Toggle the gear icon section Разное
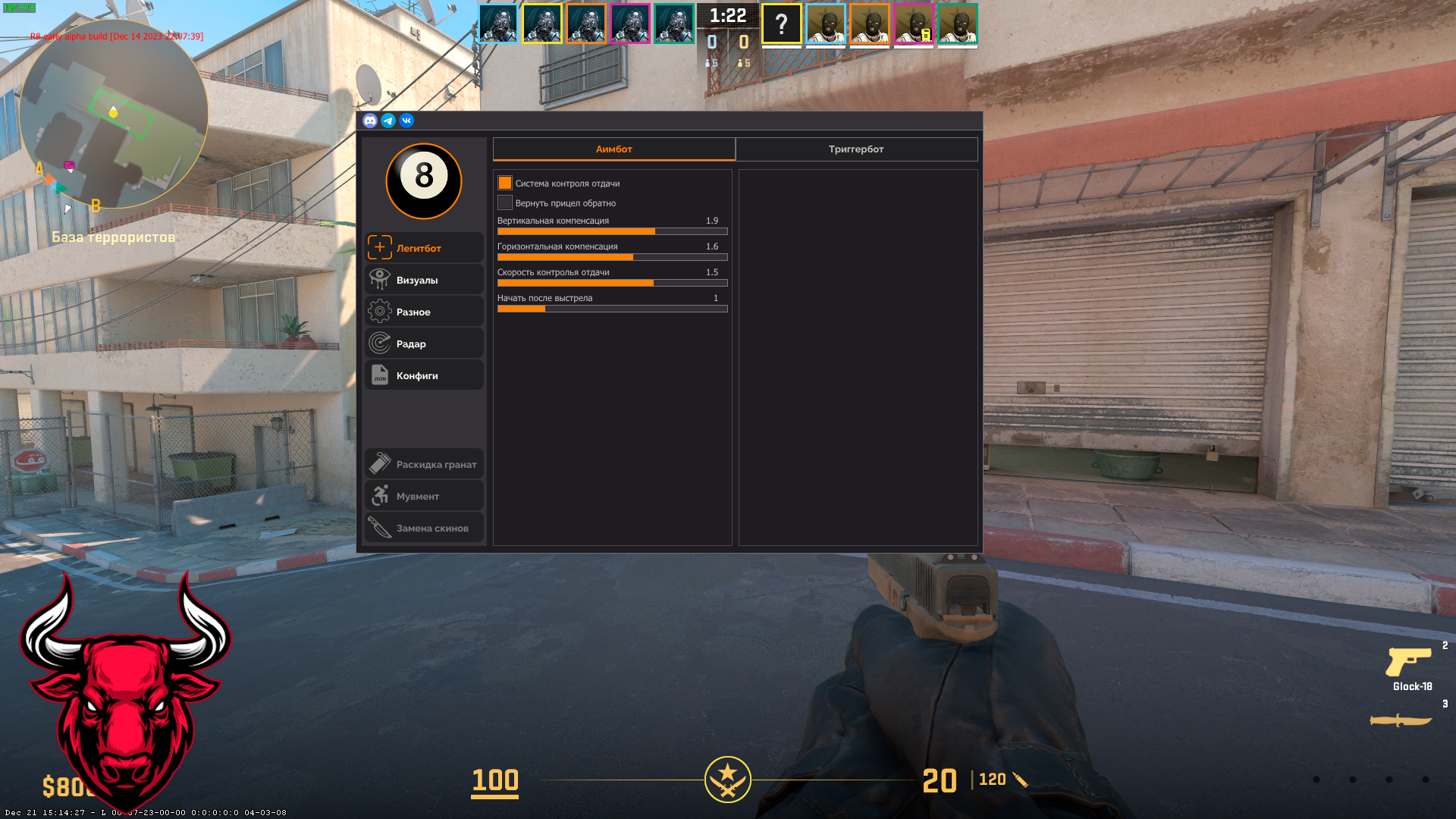 [x=379, y=311]
